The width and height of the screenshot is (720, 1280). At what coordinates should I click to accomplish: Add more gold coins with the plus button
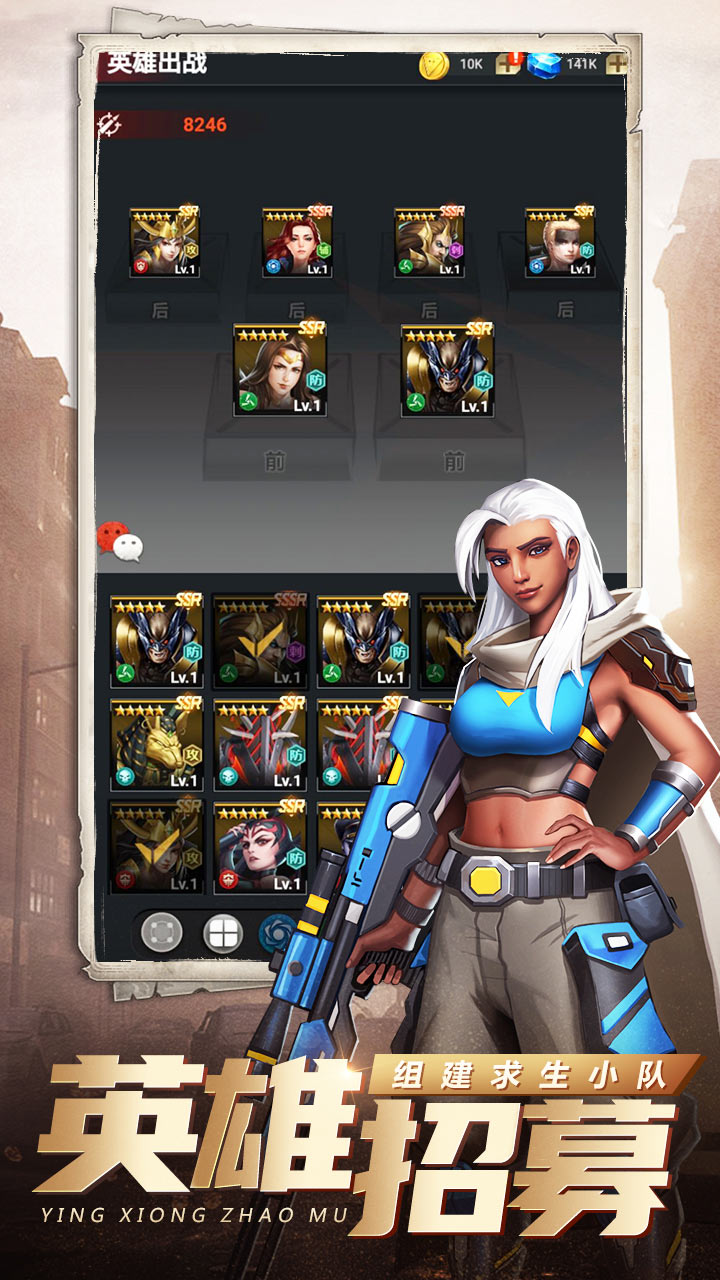(x=508, y=64)
